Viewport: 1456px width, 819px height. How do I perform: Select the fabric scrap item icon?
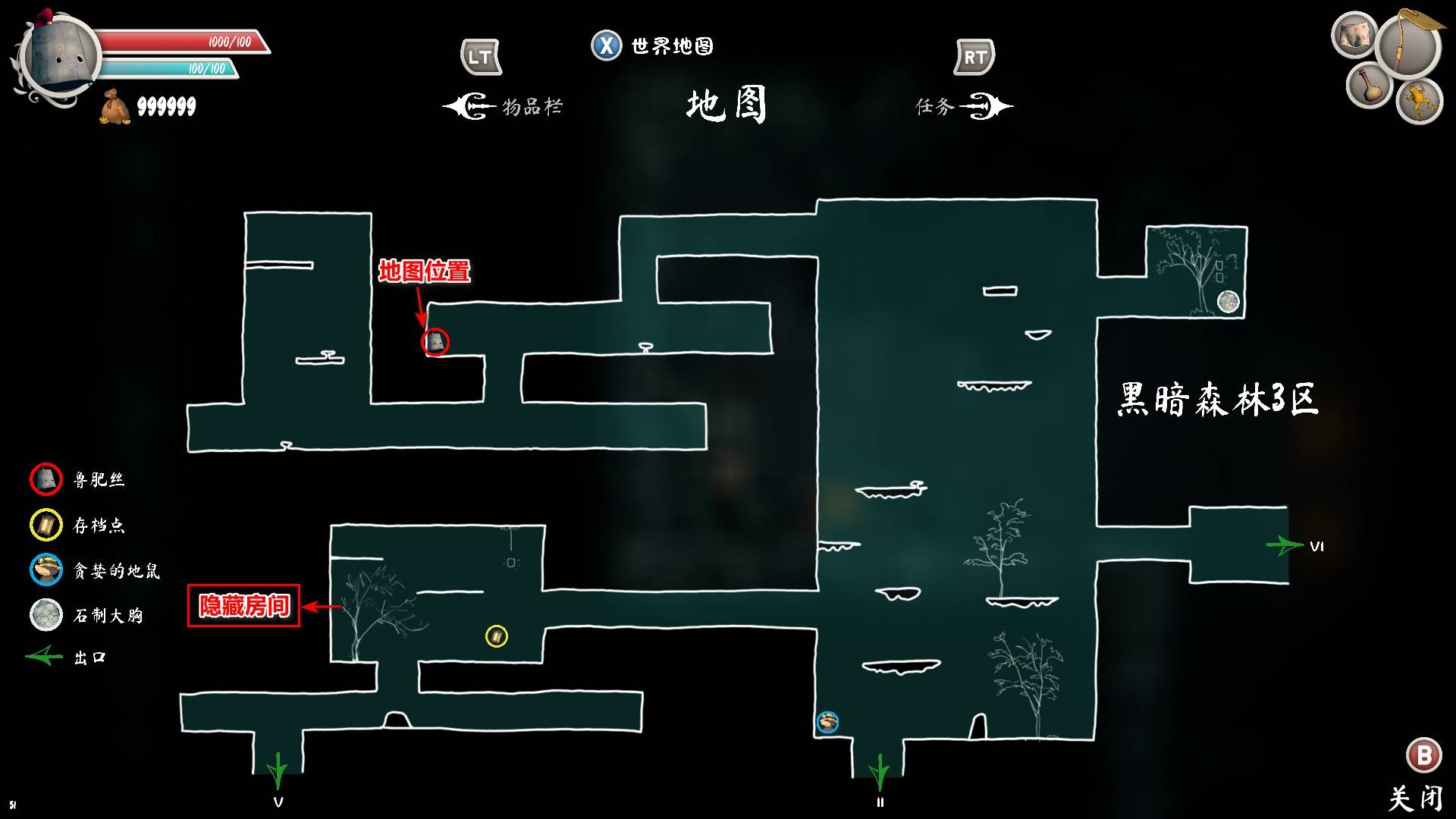(x=1356, y=34)
